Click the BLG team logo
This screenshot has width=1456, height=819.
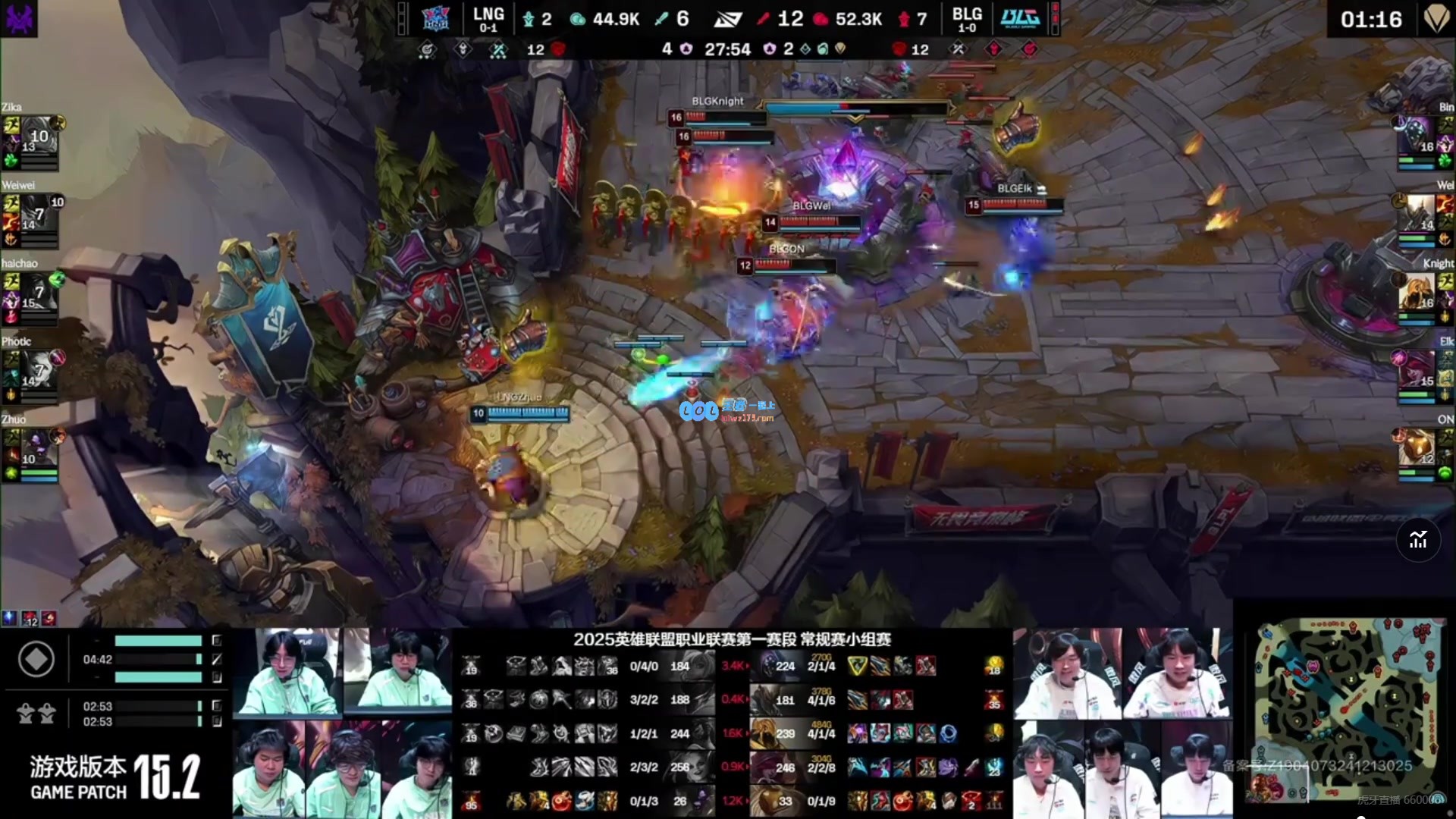[x=1019, y=18]
